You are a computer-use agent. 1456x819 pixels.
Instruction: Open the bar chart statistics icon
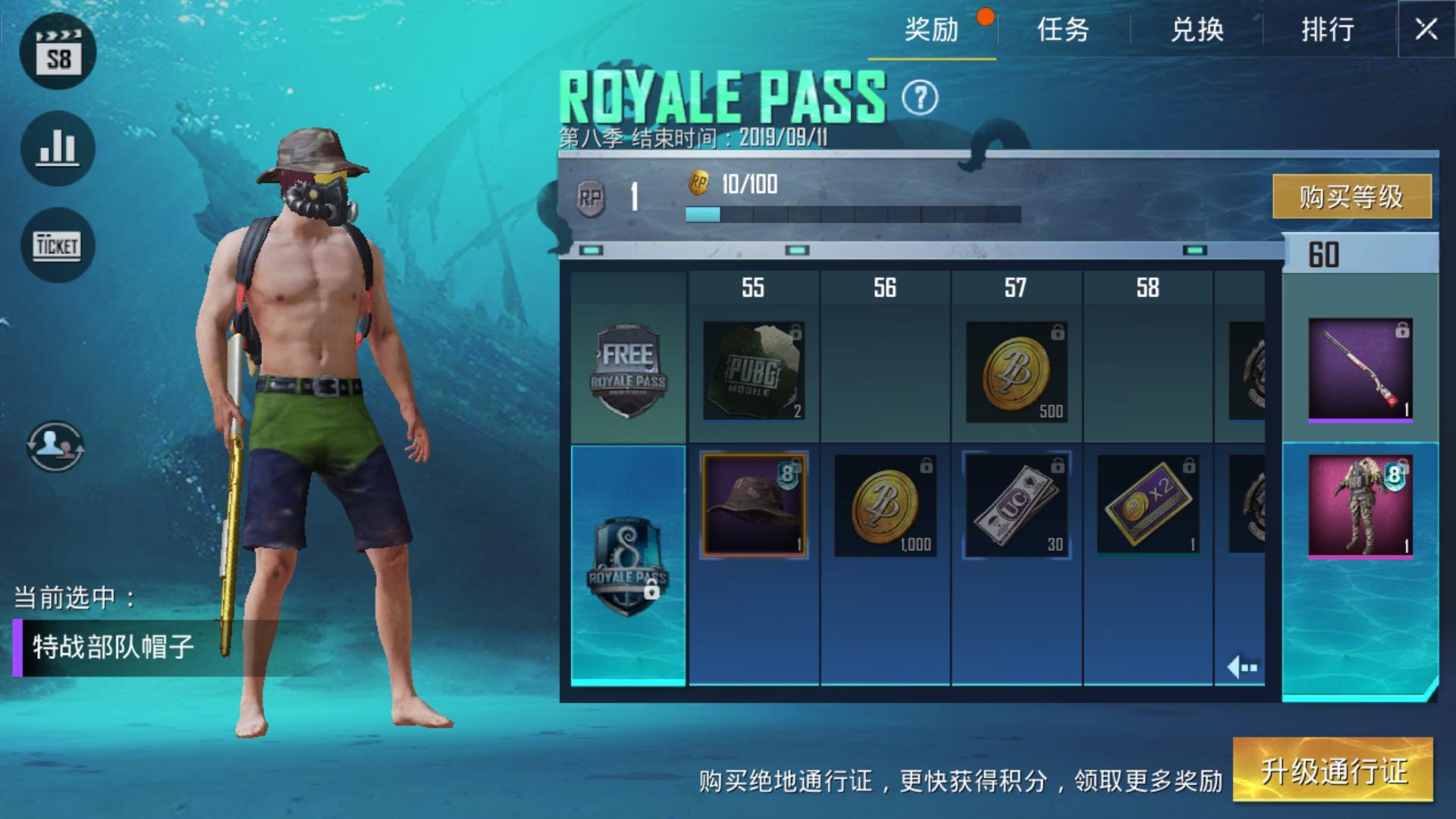[58, 149]
